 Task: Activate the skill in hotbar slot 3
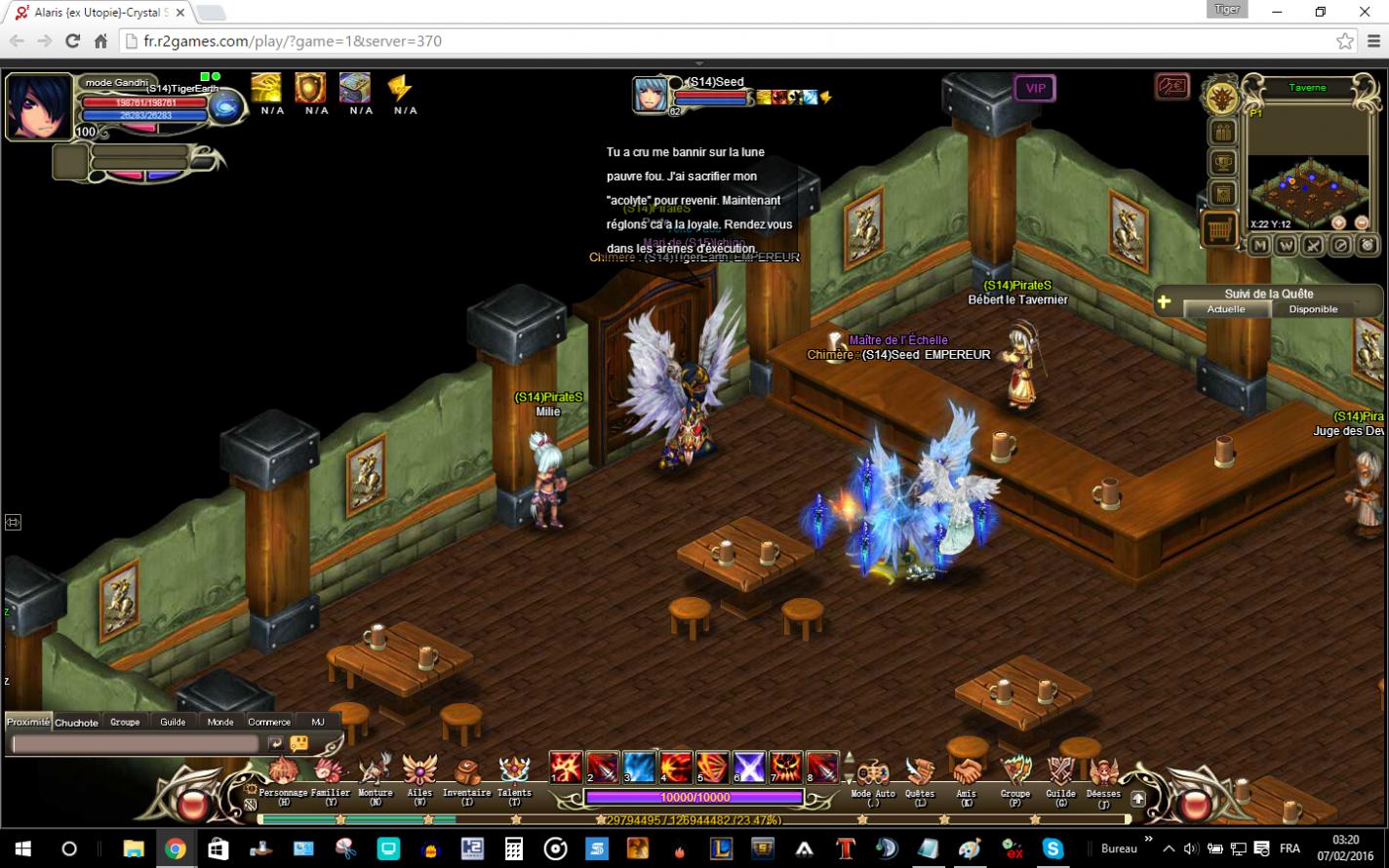coord(639,768)
